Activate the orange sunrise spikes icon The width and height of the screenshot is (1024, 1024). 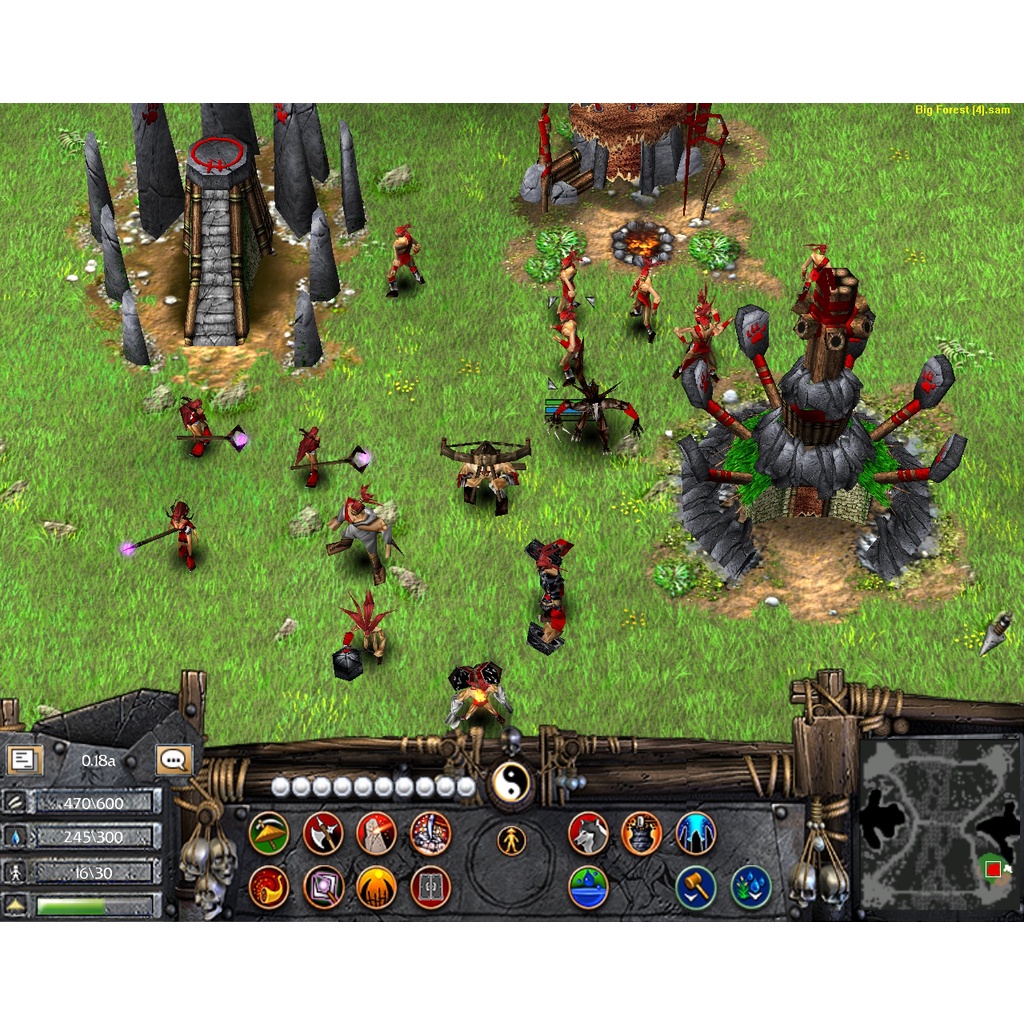coord(377,886)
